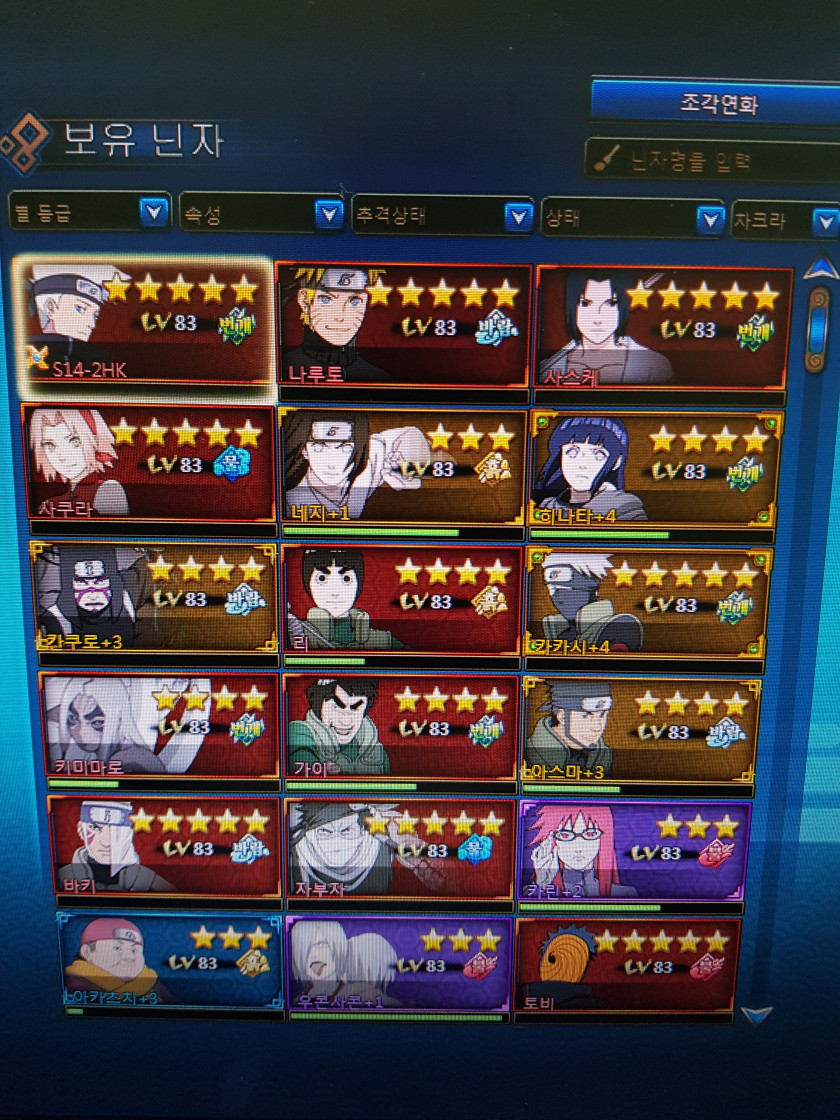Select the 사스케 ninja card

click(x=663, y=328)
